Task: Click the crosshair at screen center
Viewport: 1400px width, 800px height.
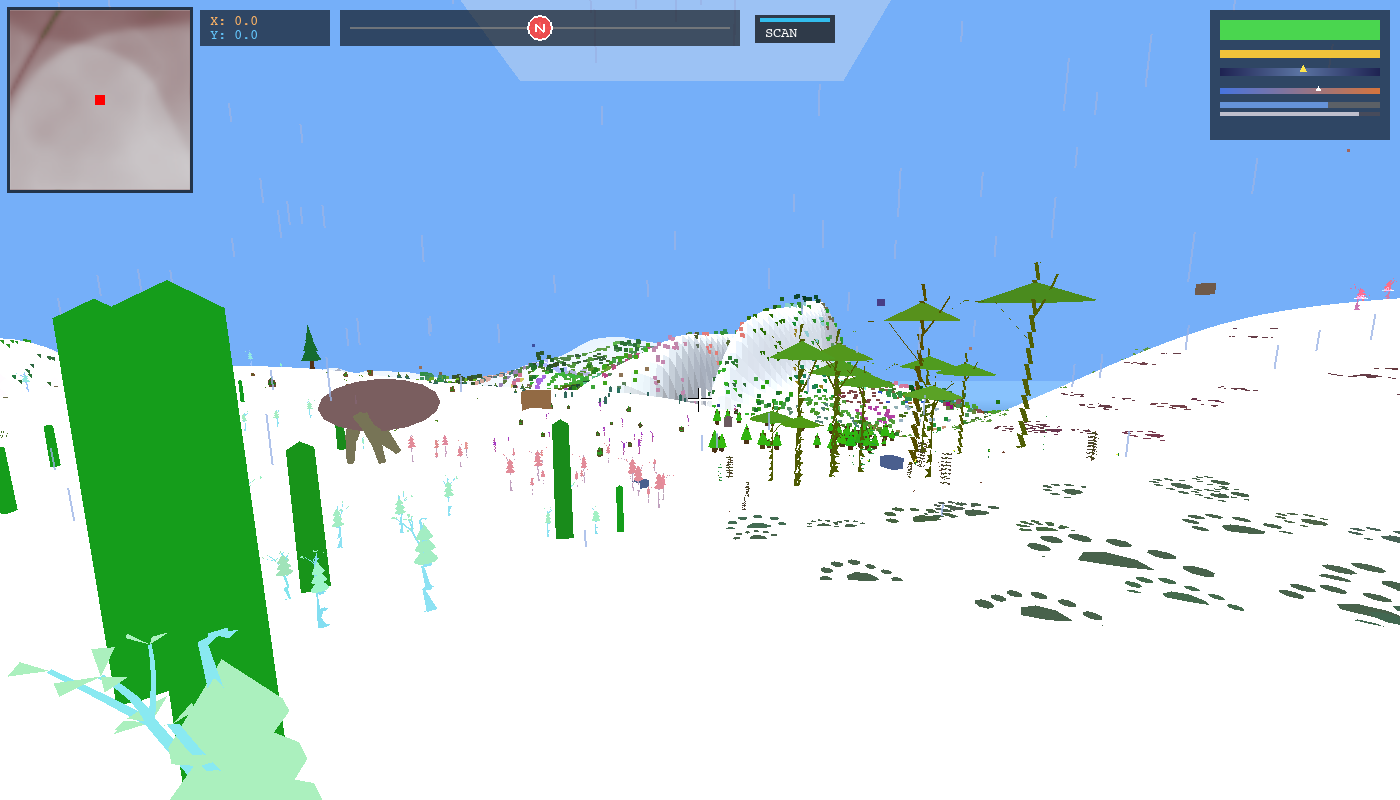Action: tap(700, 400)
